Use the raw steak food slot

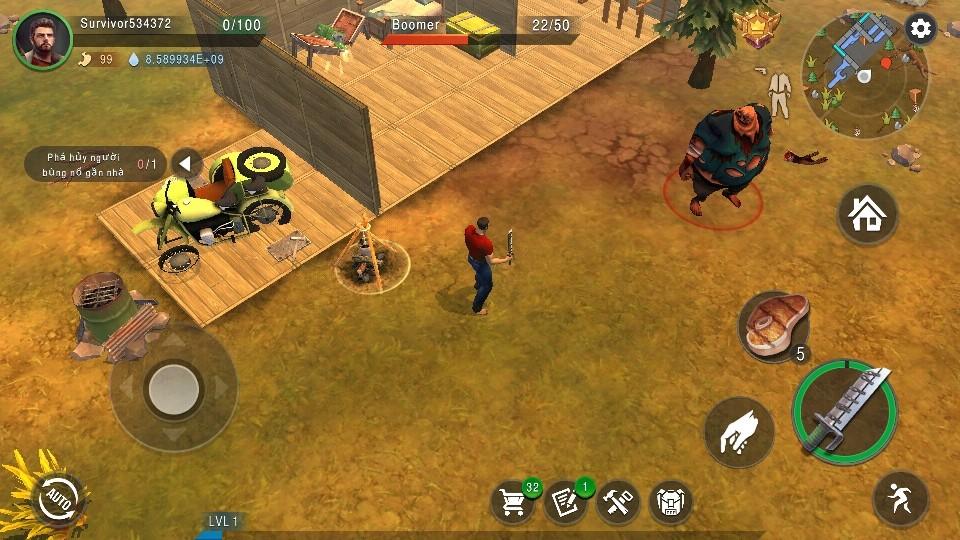pyautogui.click(x=773, y=326)
